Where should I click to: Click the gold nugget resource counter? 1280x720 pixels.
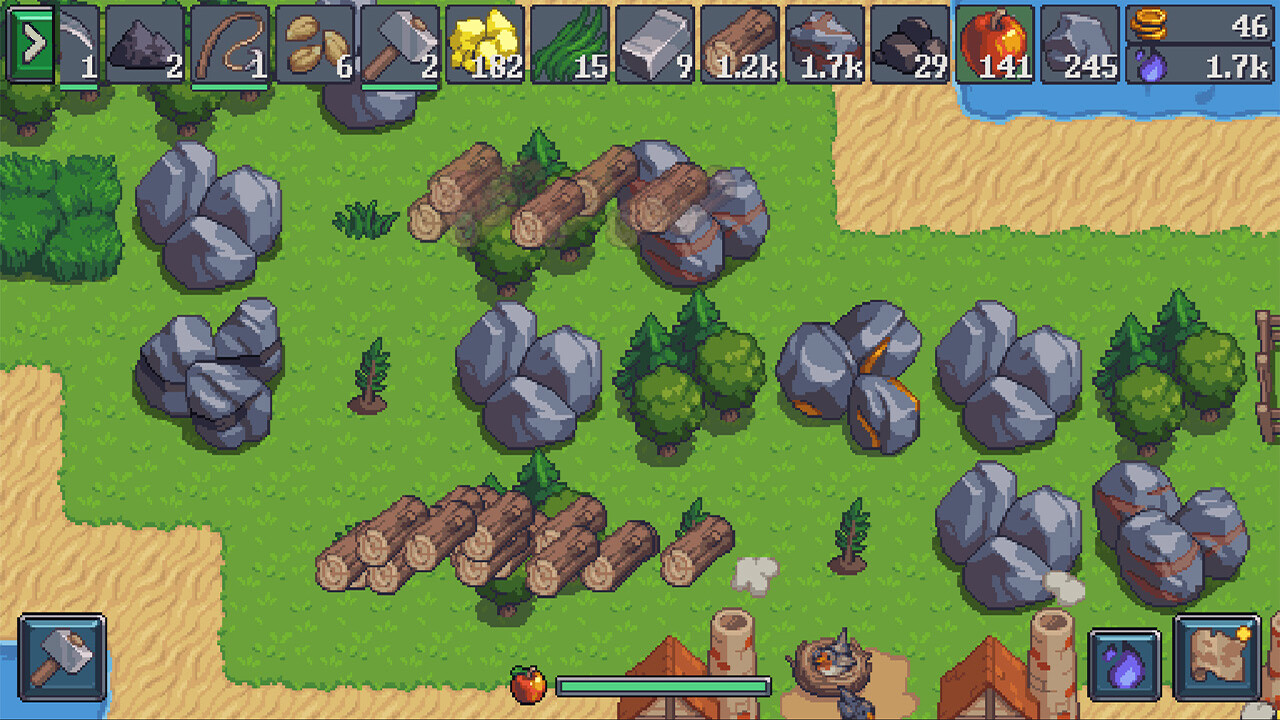[x=483, y=44]
